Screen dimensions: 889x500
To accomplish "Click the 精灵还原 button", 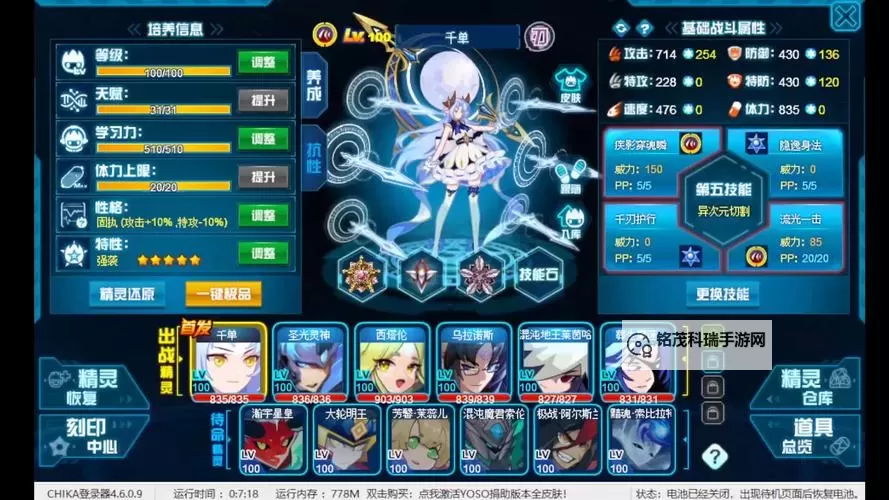I will pos(127,293).
